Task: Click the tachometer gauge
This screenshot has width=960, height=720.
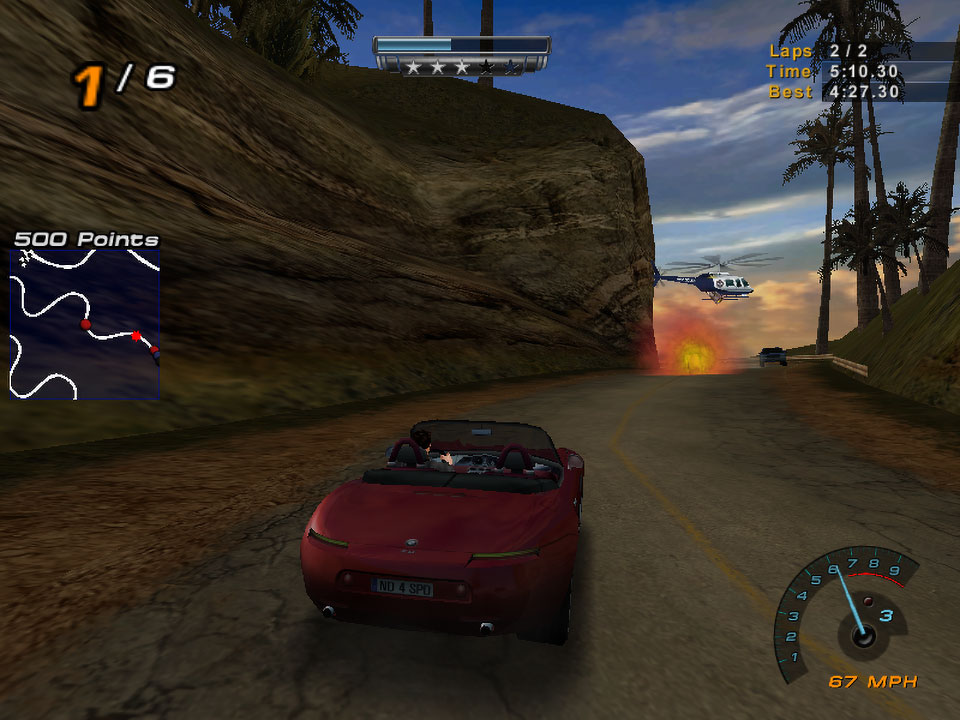Action: (x=846, y=612)
